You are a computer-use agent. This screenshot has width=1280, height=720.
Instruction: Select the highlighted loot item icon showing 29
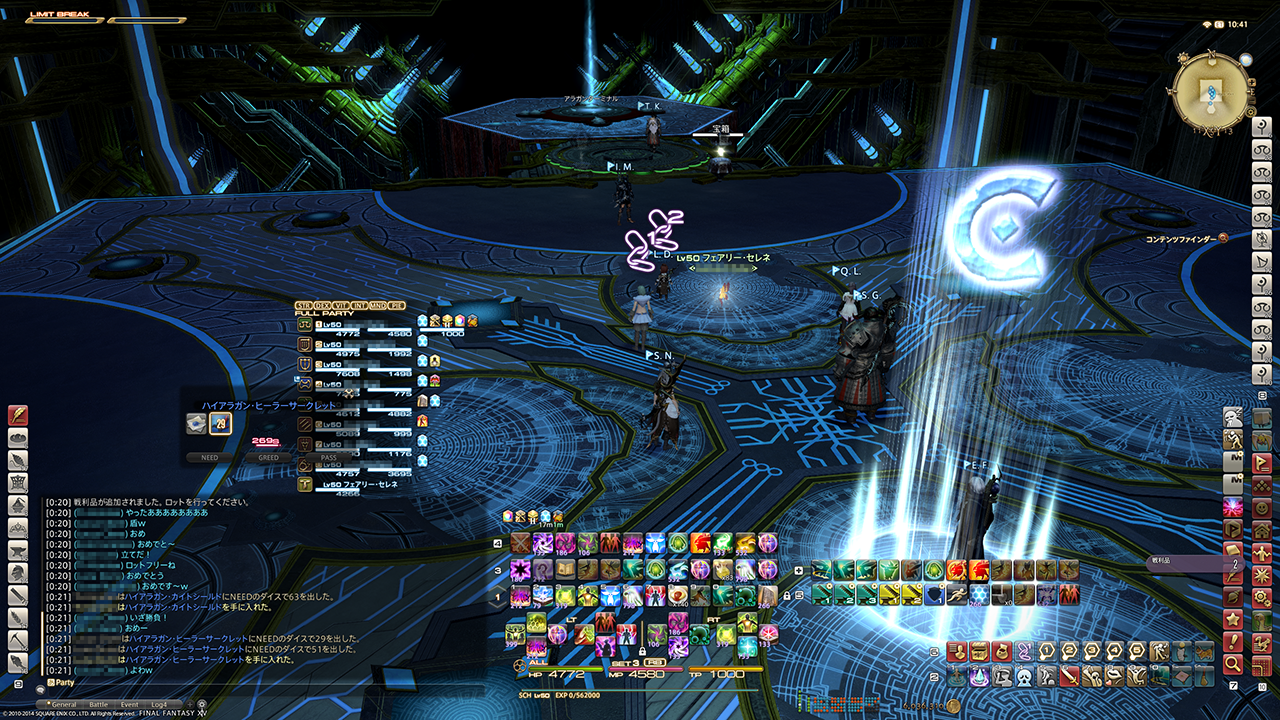click(220, 424)
